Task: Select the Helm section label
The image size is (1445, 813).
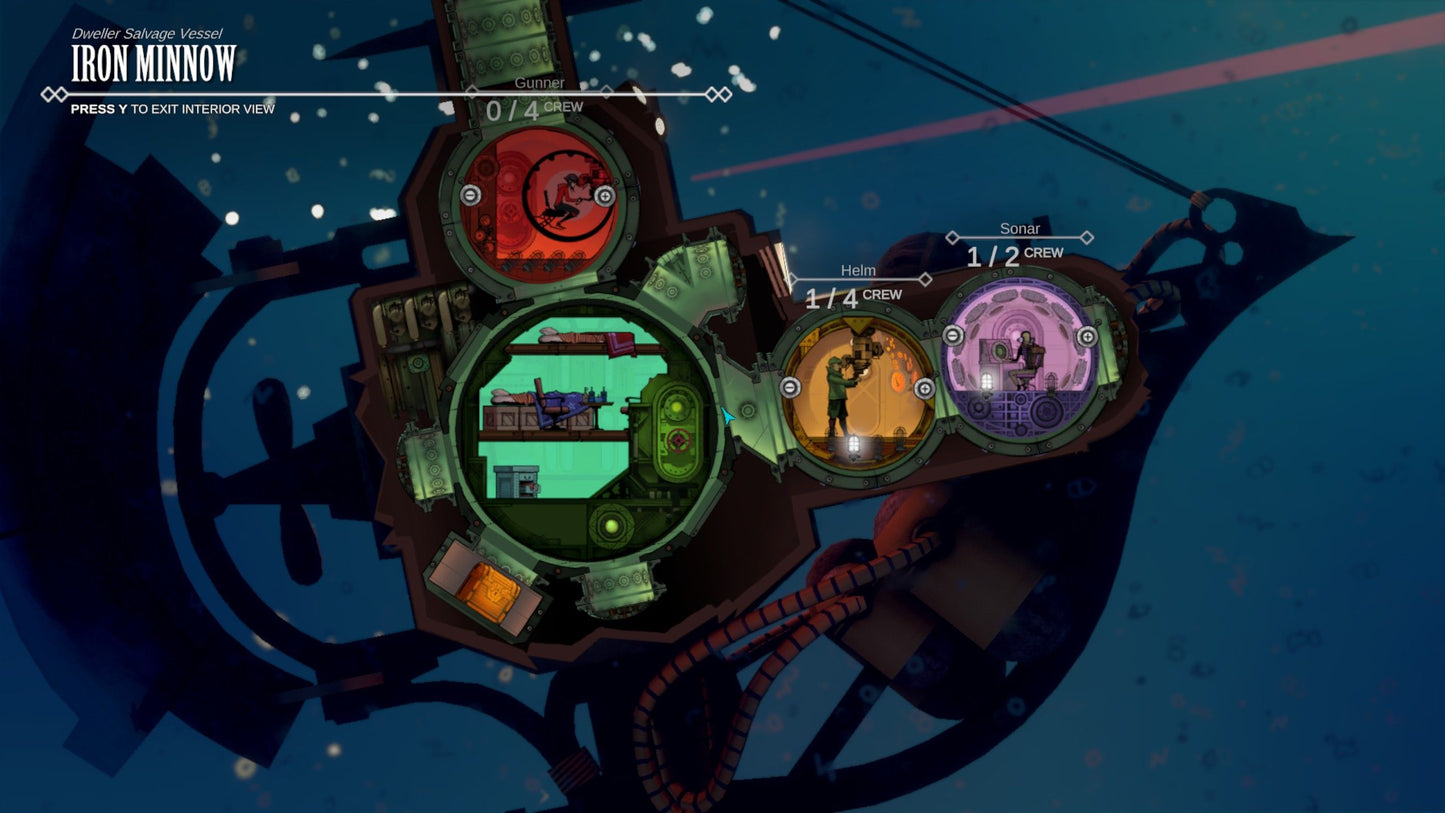Action: (859, 271)
